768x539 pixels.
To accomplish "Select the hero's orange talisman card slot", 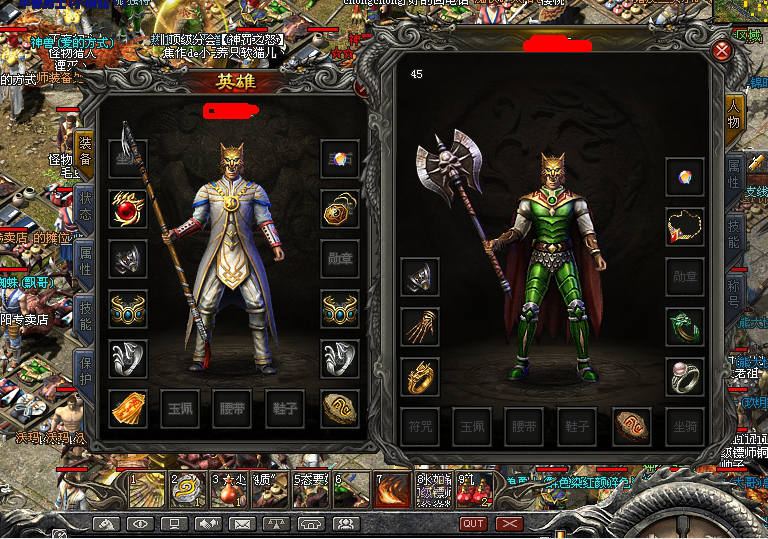I will [128, 408].
